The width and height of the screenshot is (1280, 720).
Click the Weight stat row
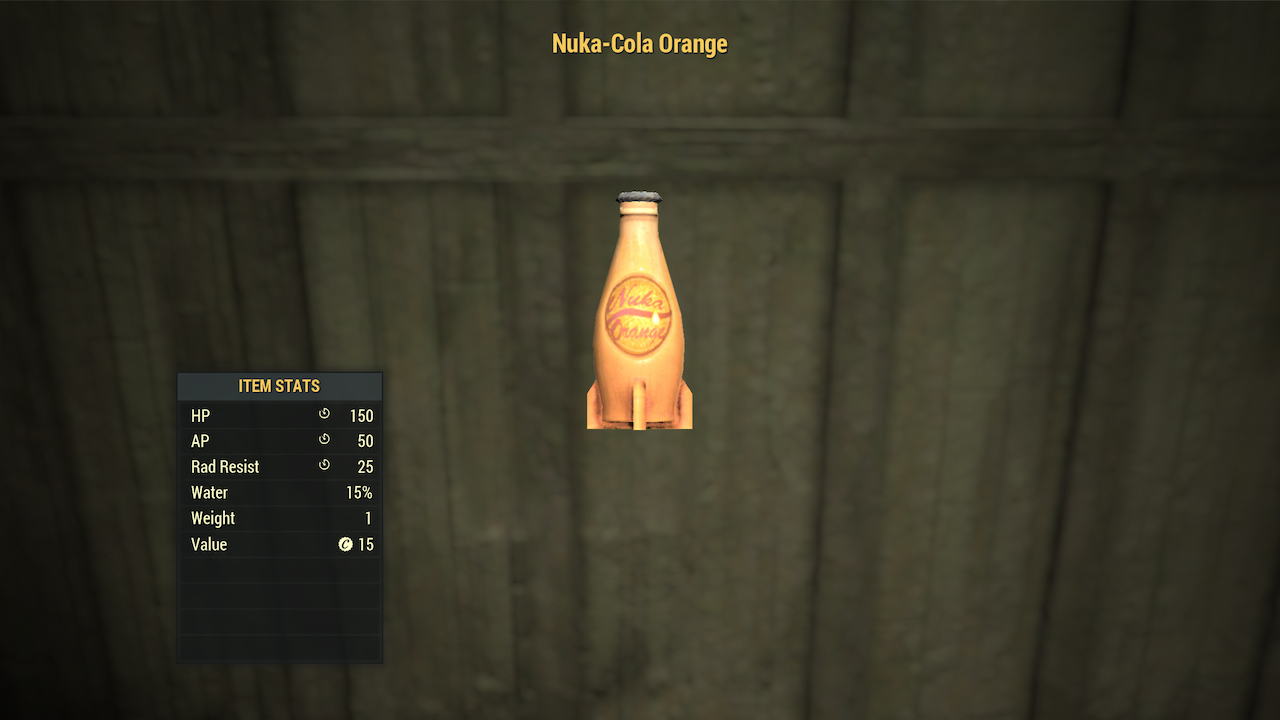click(280, 518)
